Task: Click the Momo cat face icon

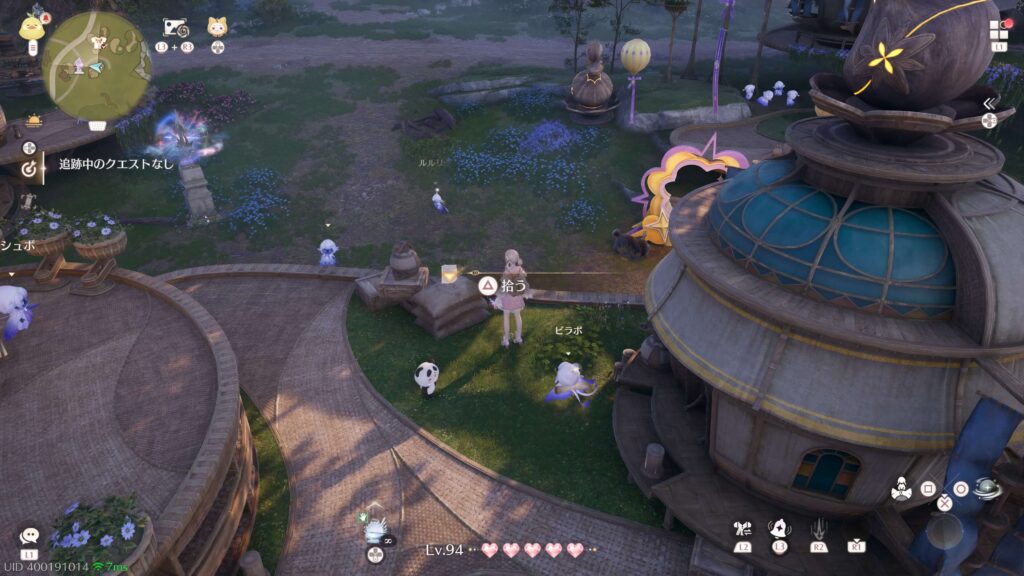Action: coord(217,28)
